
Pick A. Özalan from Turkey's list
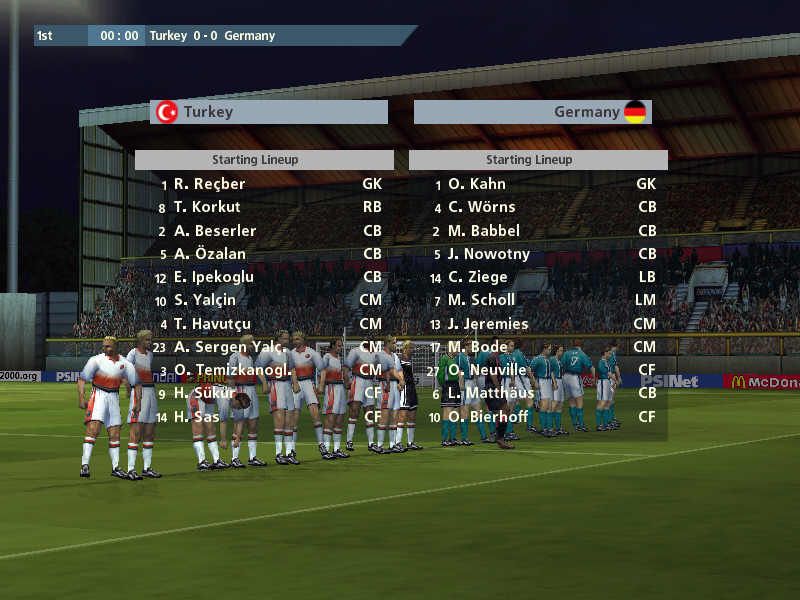coord(209,254)
